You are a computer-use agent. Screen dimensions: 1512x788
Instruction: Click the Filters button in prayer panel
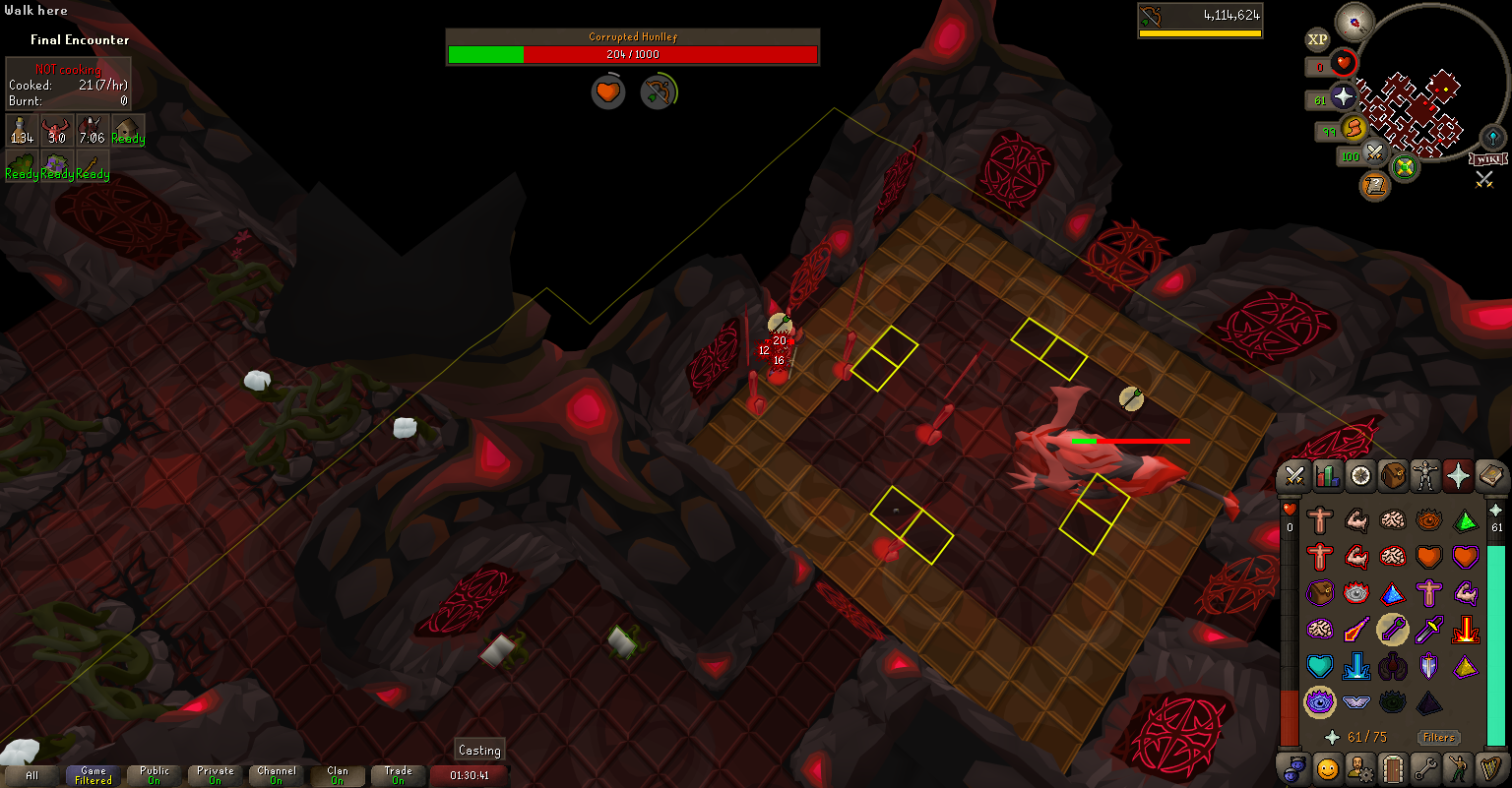[1438, 737]
